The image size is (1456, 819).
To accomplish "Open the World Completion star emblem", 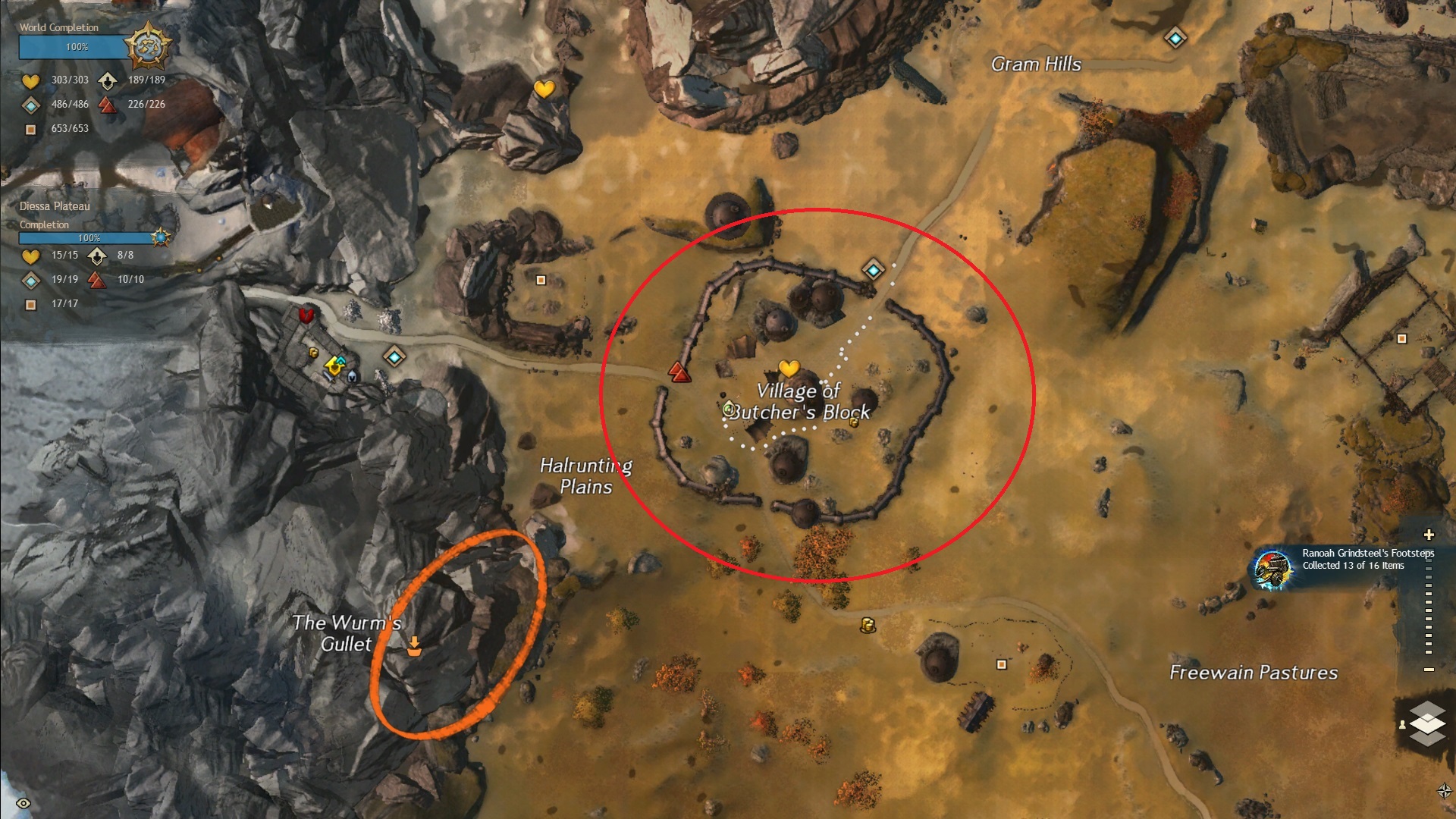I will (148, 47).
